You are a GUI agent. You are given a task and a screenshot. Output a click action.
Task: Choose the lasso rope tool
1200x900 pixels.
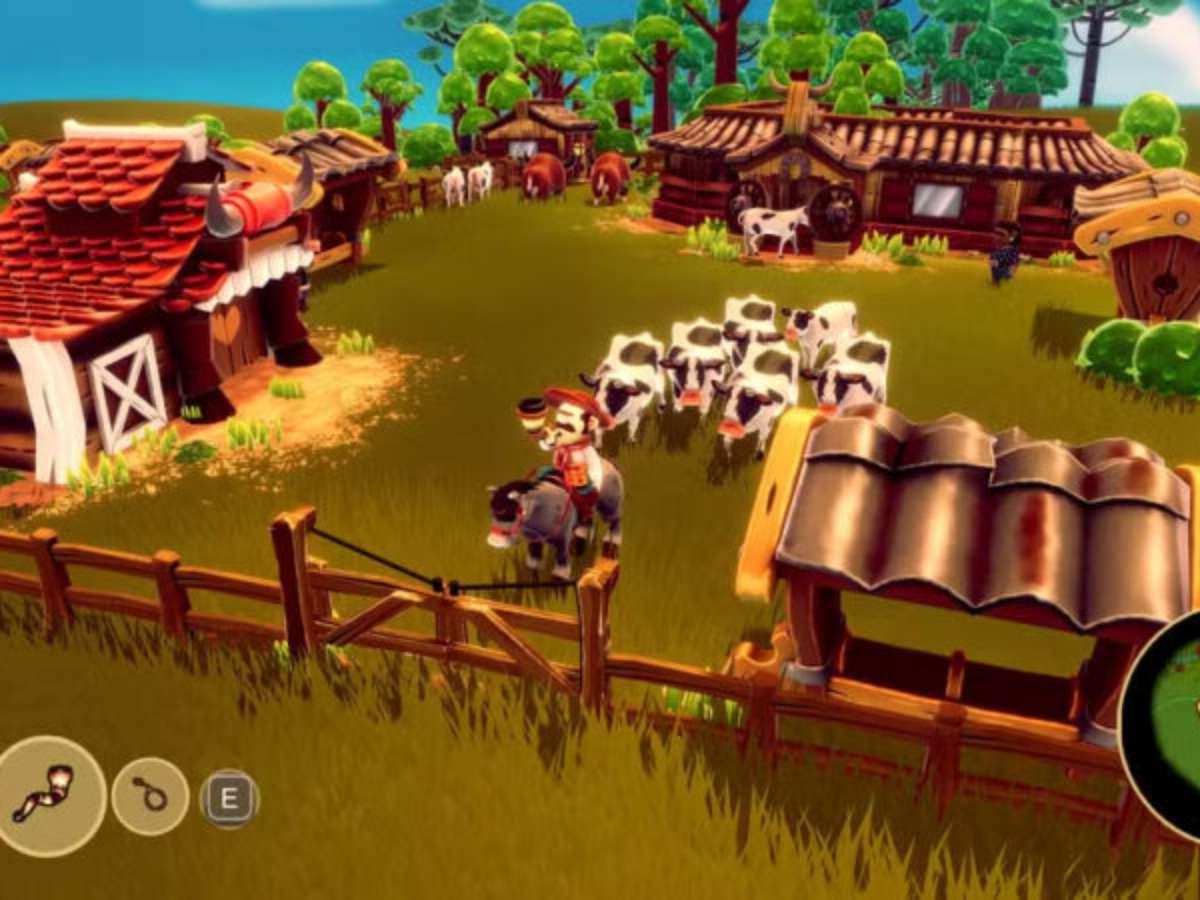150,796
